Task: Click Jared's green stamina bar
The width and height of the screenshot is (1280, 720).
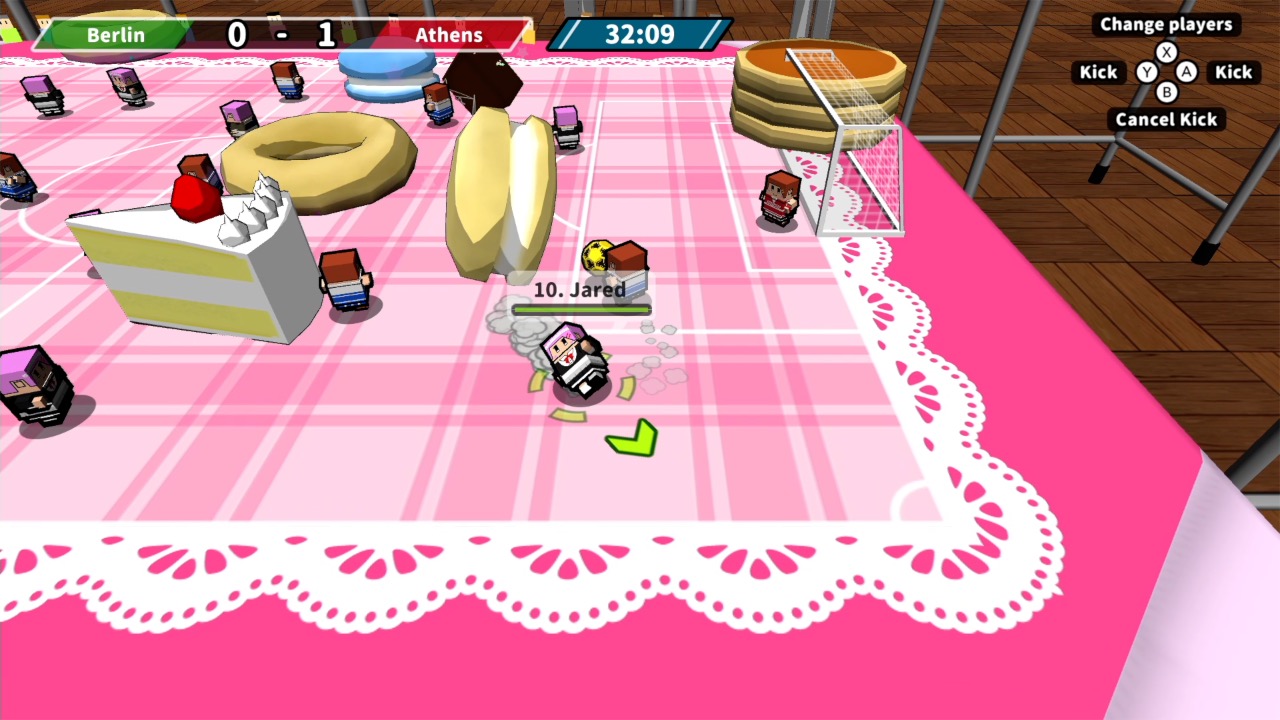Action: point(581,310)
